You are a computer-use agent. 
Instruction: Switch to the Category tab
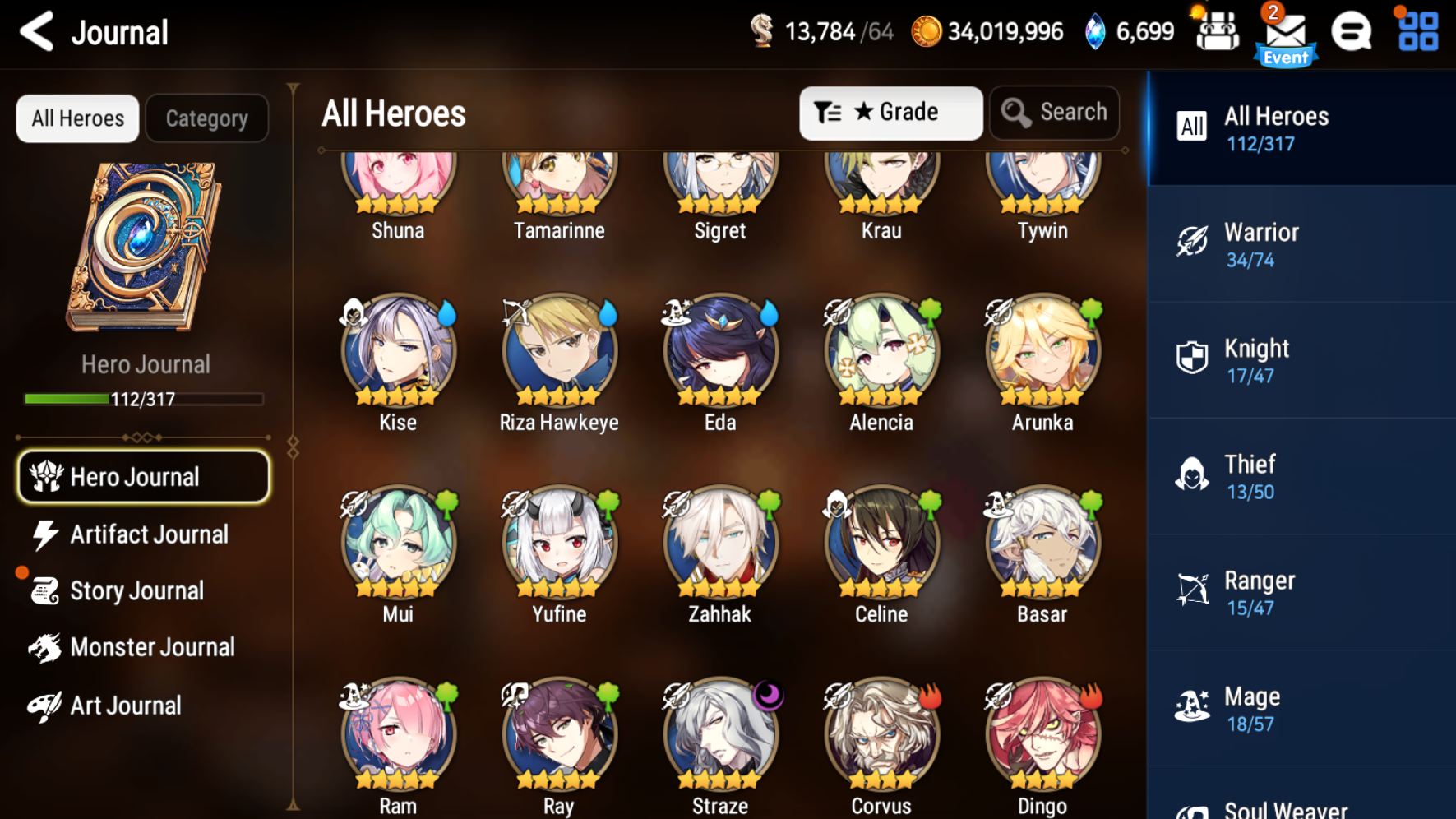pos(206,118)
